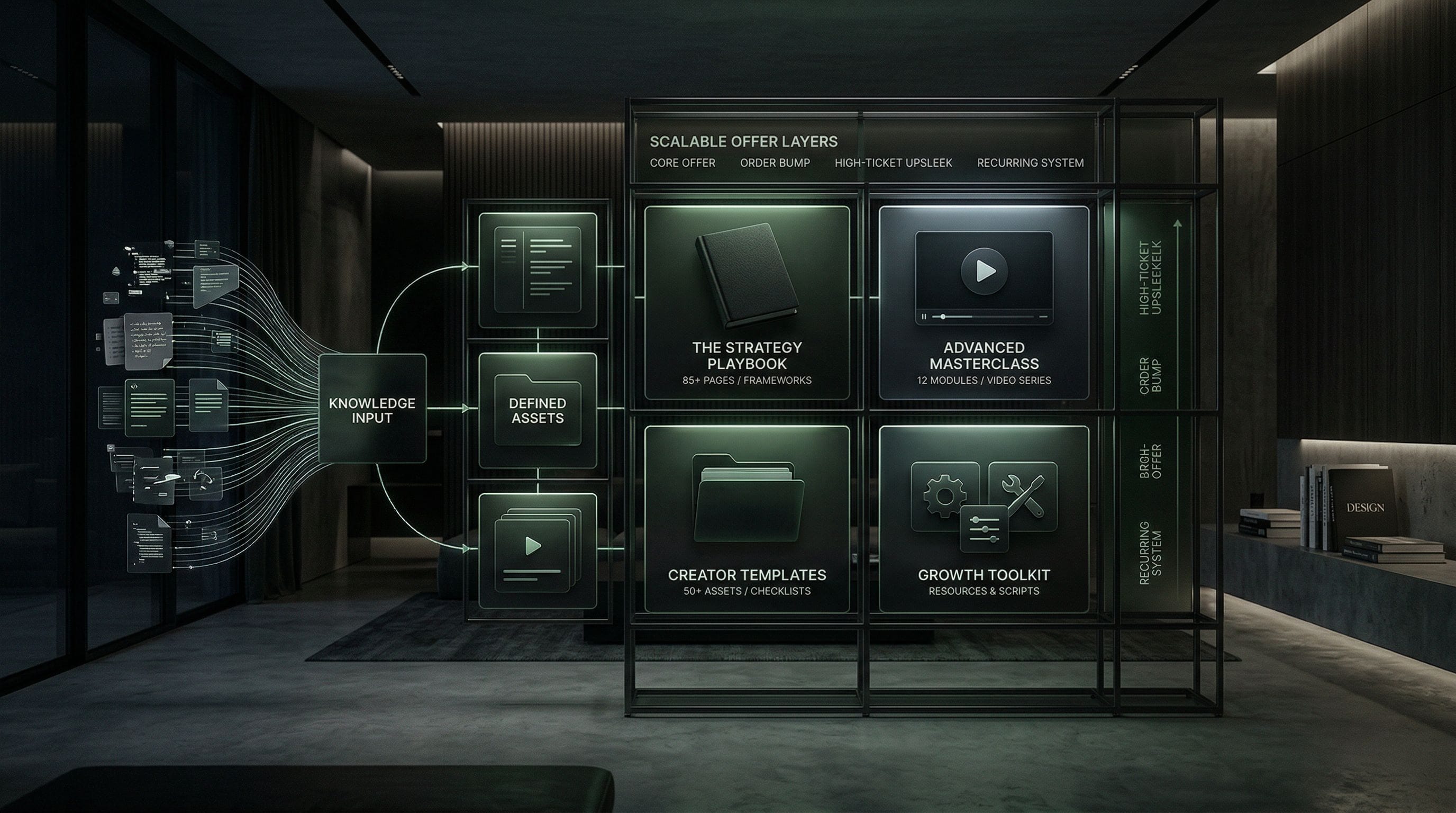Image resolution: width=1456 pixels, height=813 pixels.
Task: Select Order Bump in the header row
Action: [x=775, y=163]
